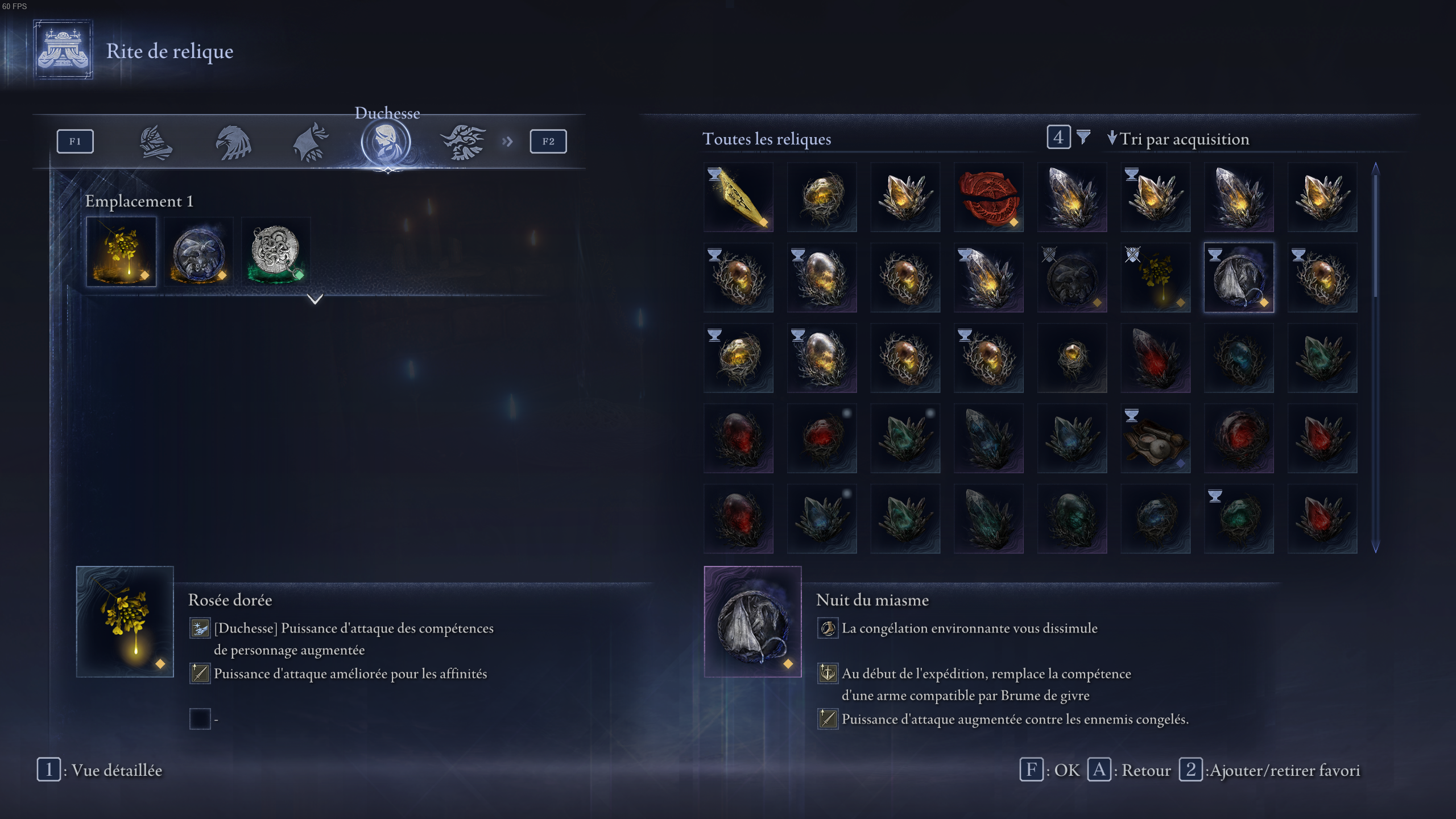This screenshot has width=1456, height=819.
Task: Open the relic filter funnel icon
Action: [1085, 138]
